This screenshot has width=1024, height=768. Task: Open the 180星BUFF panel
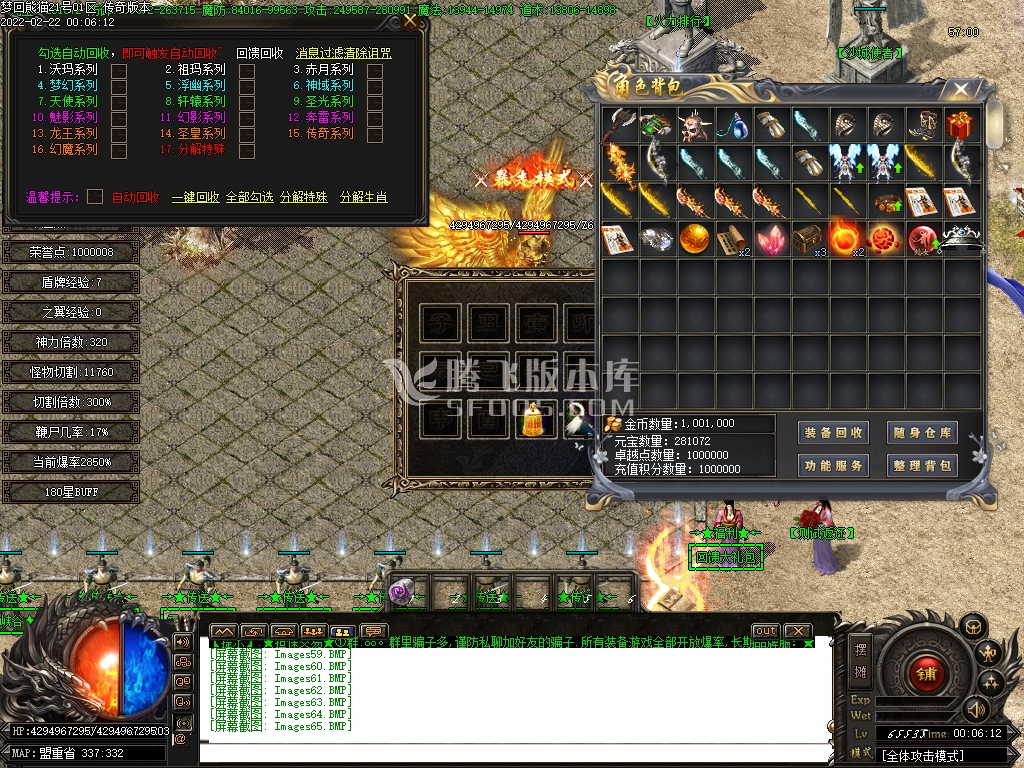(x=70, y=492)
